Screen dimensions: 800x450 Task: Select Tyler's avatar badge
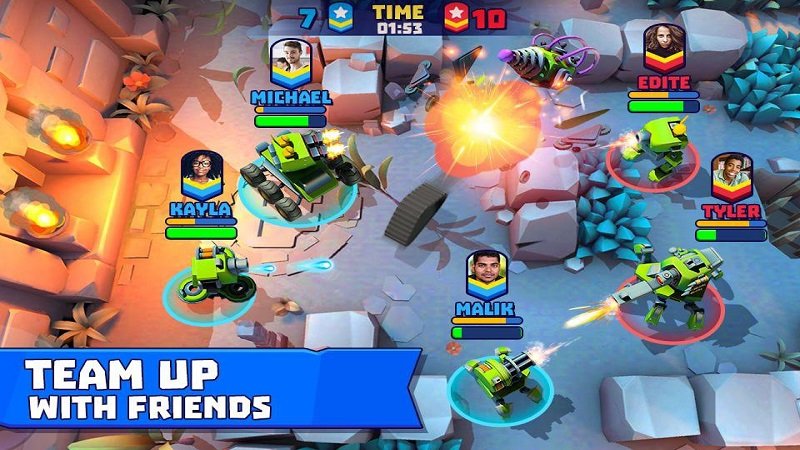pos(731,177)
